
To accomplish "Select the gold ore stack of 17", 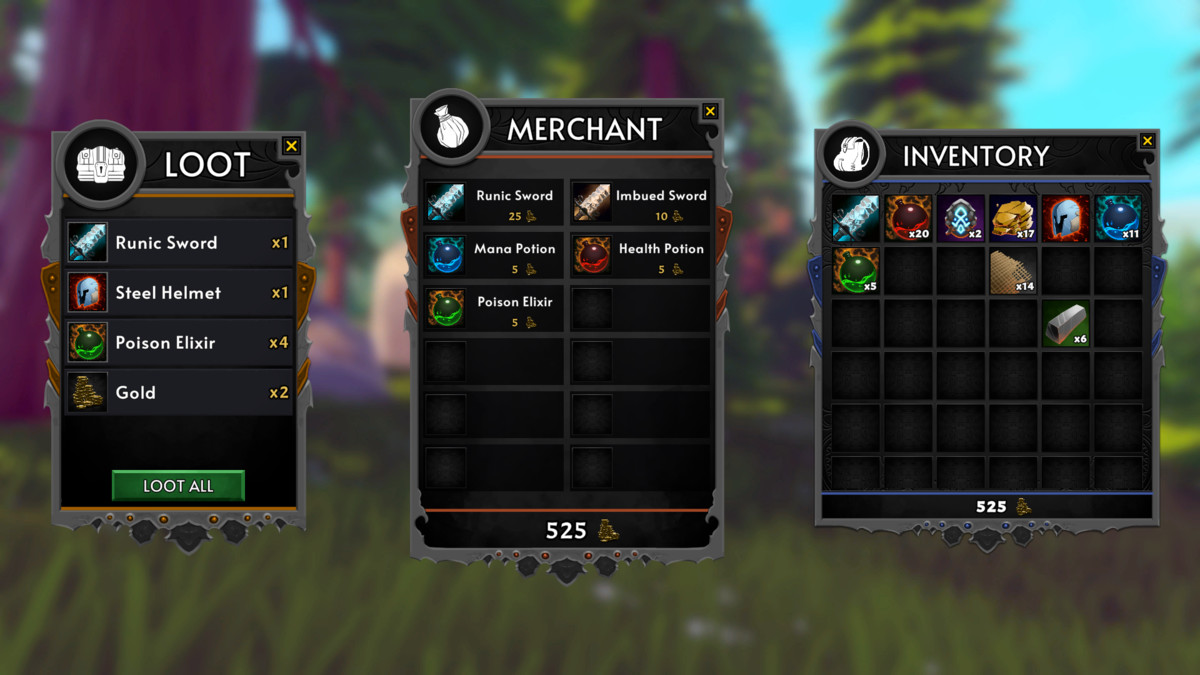I will pos(1012,219).
